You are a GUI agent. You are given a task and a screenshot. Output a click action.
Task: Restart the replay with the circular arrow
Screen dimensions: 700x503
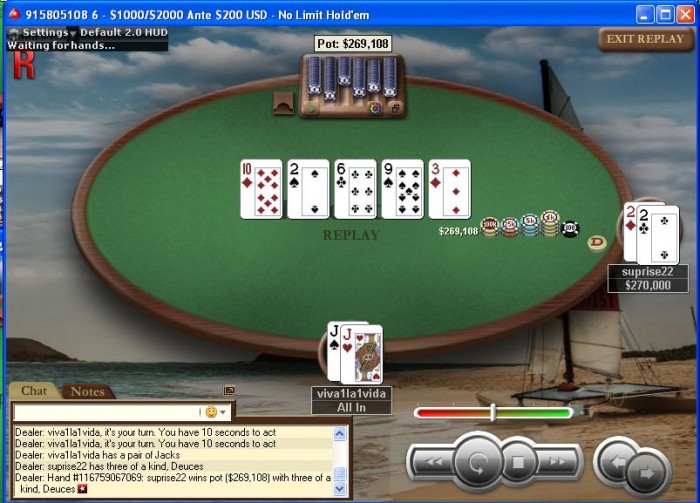click(x=476, y=463)
